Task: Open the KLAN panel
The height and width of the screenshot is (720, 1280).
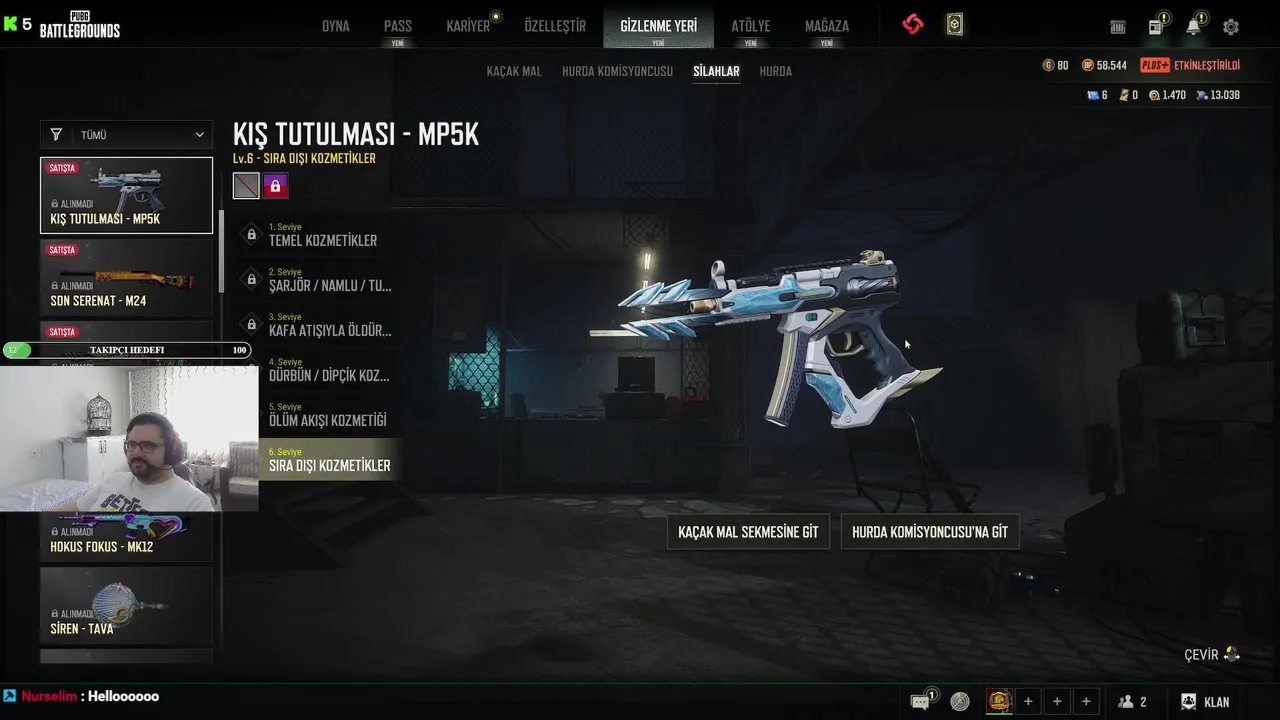Action: click(1205, 702)
